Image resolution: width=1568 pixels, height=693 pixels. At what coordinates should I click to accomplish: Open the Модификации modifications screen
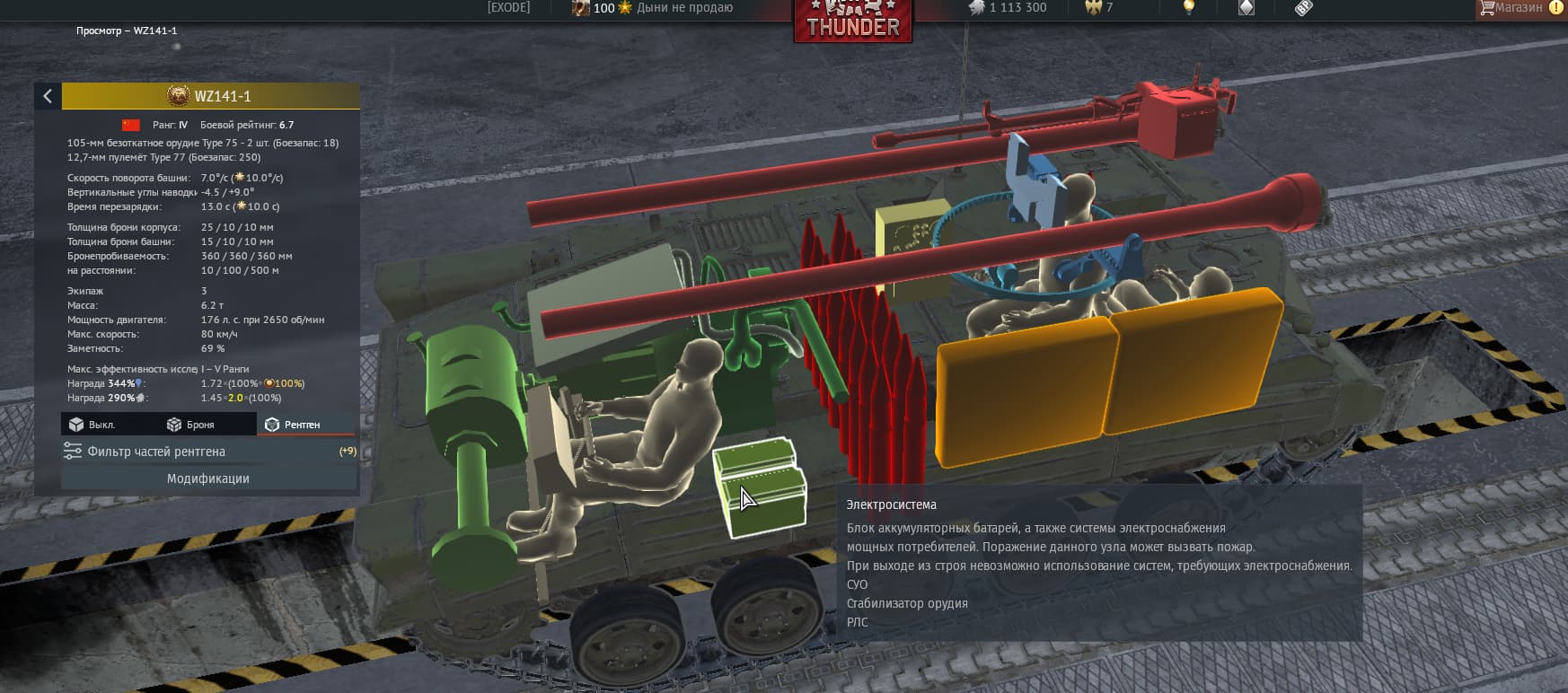[208, 478]
